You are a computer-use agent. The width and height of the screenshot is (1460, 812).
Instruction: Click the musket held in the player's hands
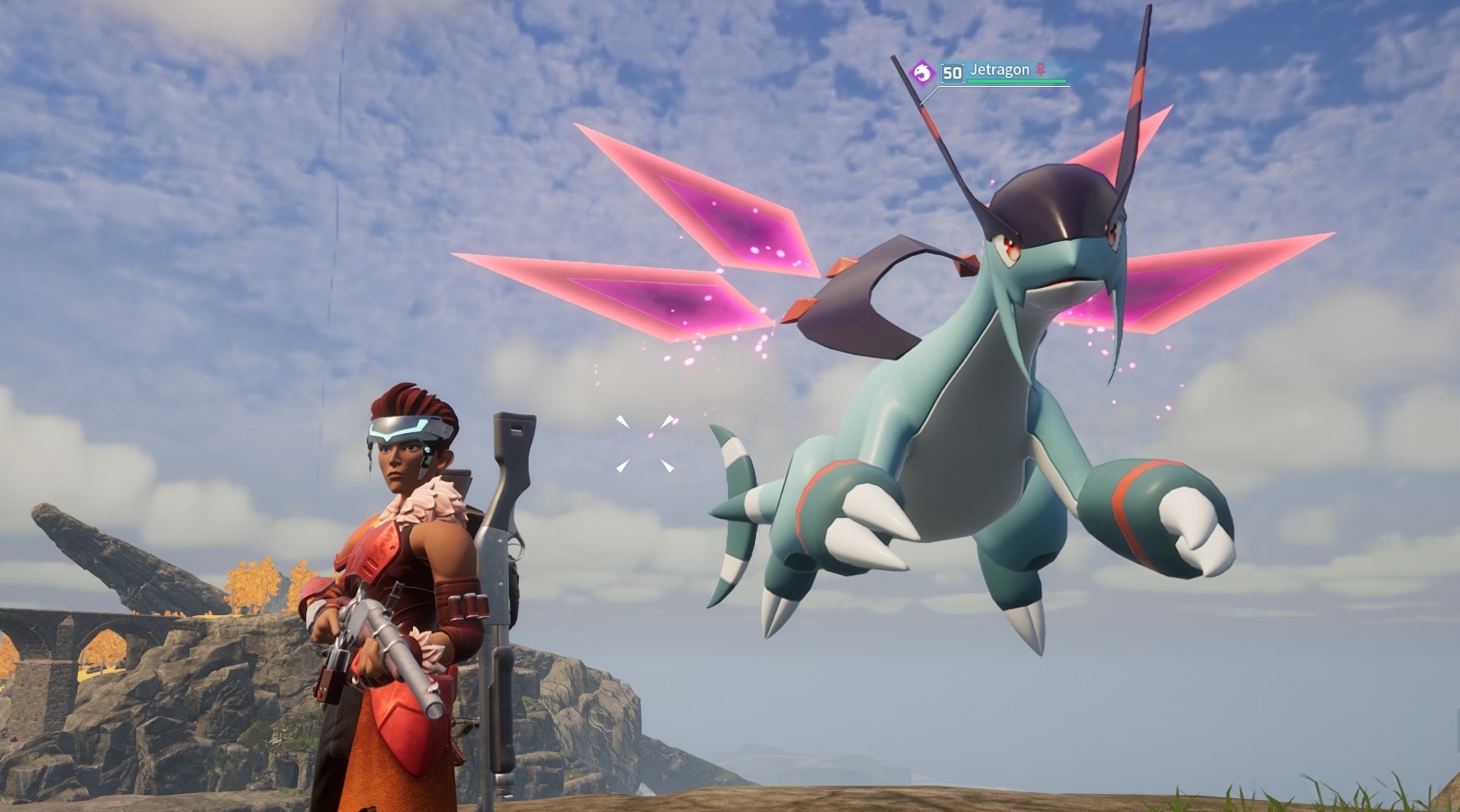pyautogui.click(x=386, y=648)
